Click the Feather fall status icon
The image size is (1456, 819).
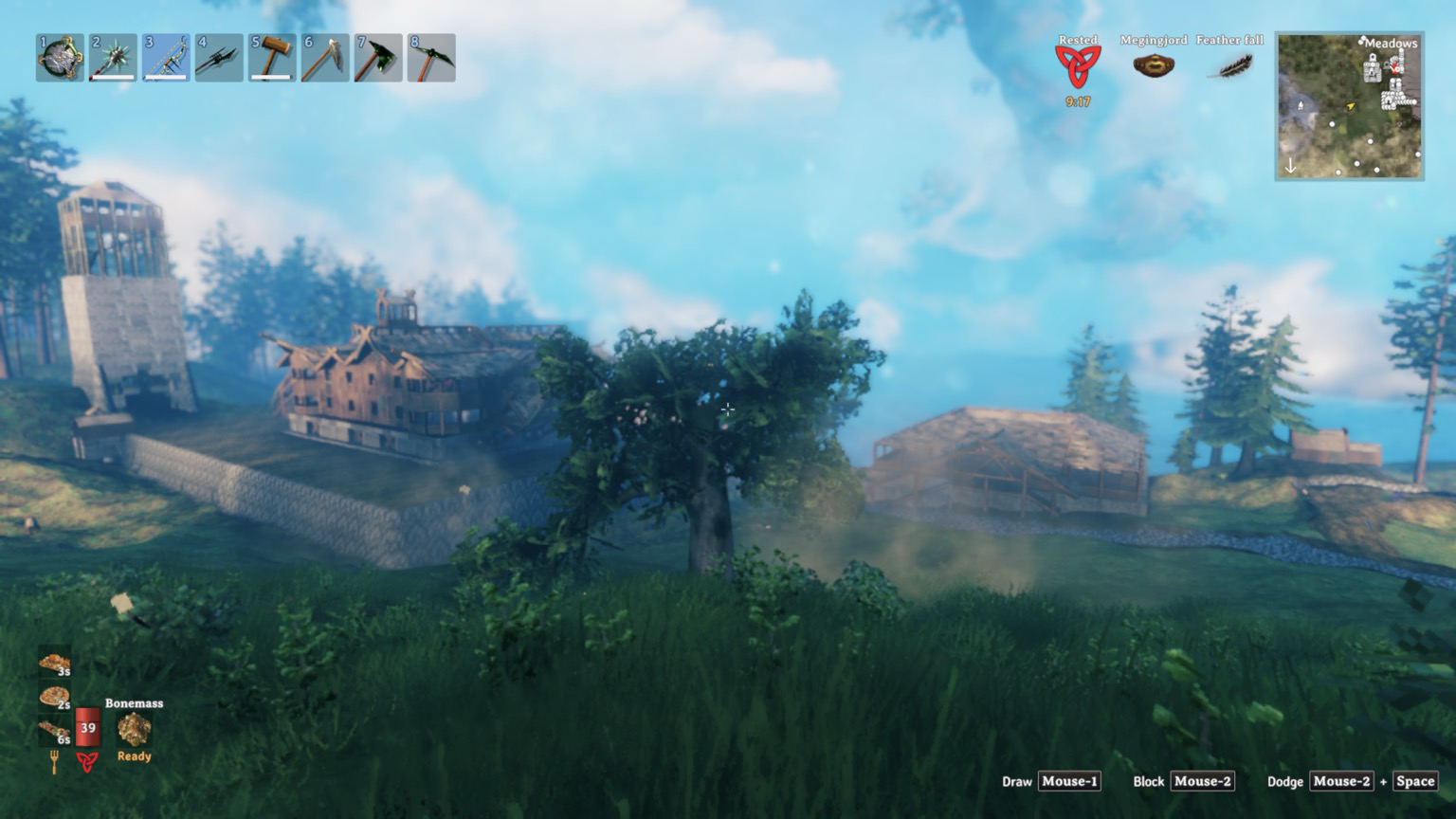[1230, 65]
